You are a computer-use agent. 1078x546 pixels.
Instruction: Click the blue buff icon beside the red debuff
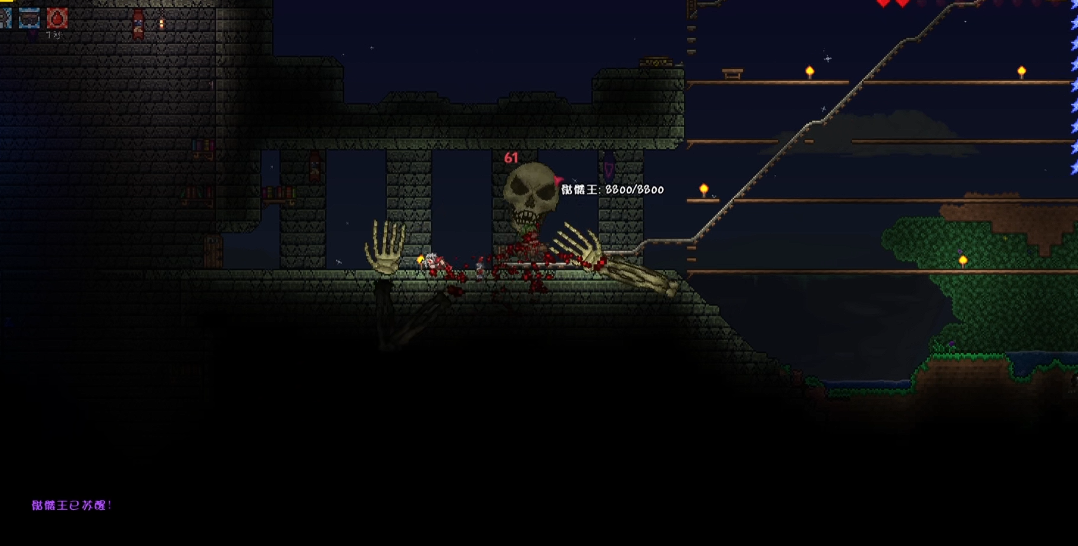[x=29, y=17]
